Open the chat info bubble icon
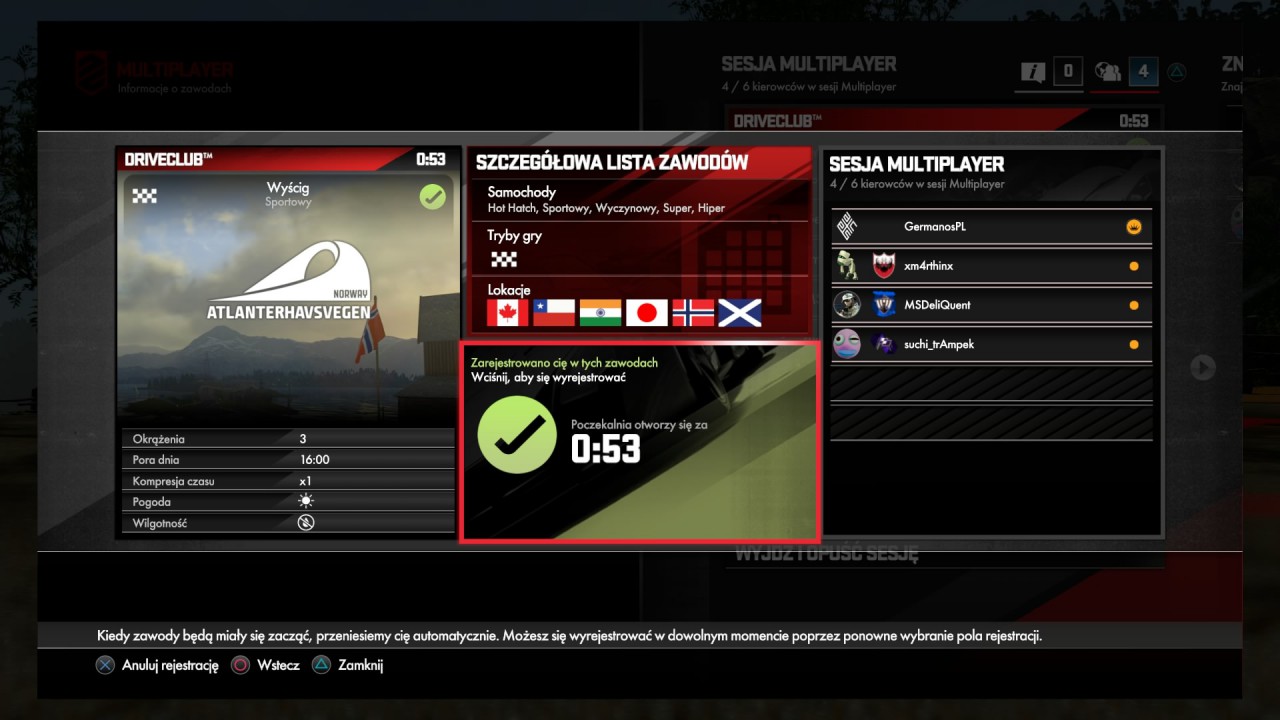Image resolution: width=1280 pixels, height=720 pixels. point(1033,71)
